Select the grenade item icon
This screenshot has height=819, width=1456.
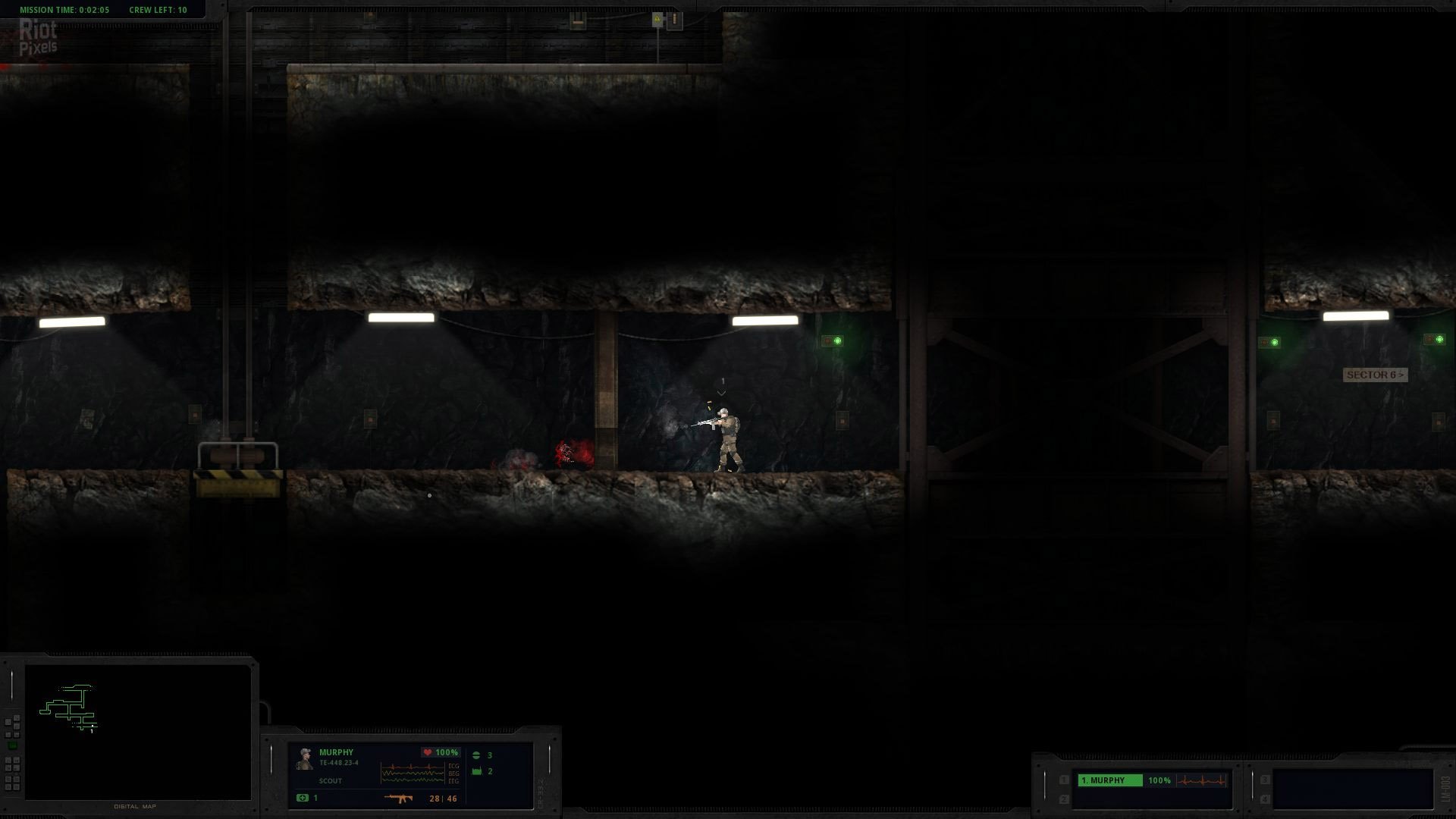477,755
